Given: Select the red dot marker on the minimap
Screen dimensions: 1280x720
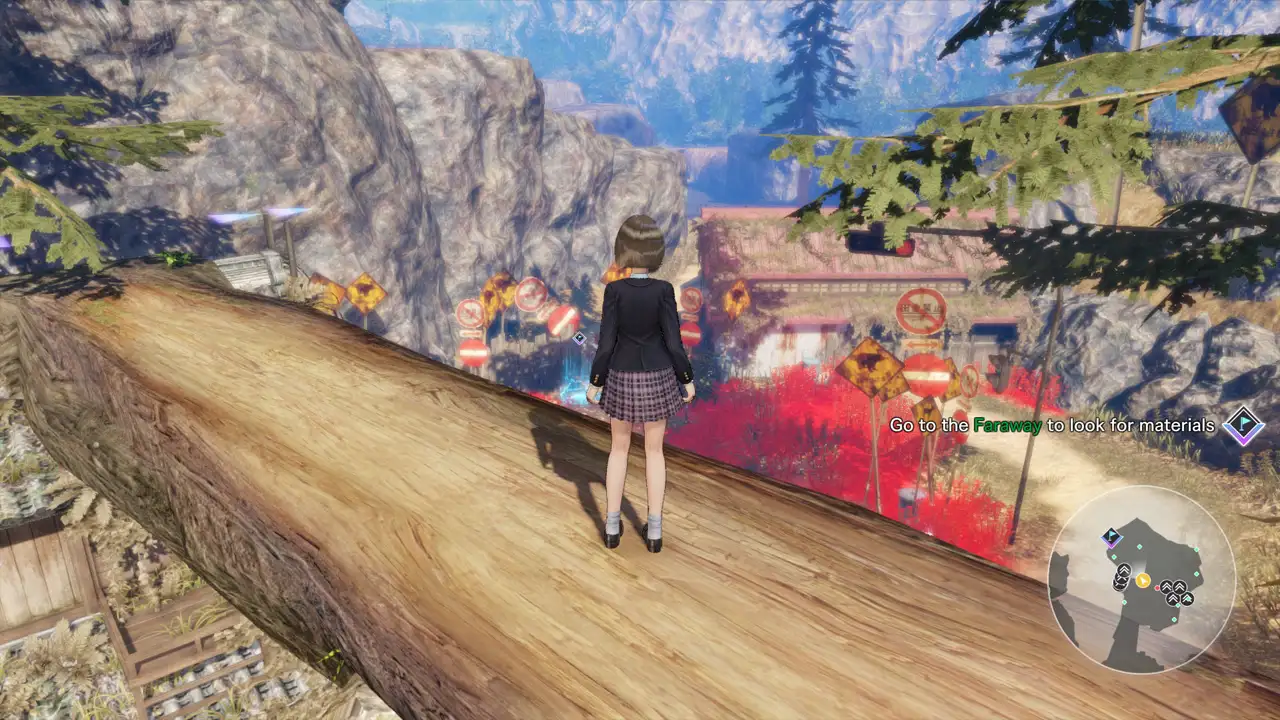Looking at the screenshot, I should pyautogui.click(x=1158, y=587).
